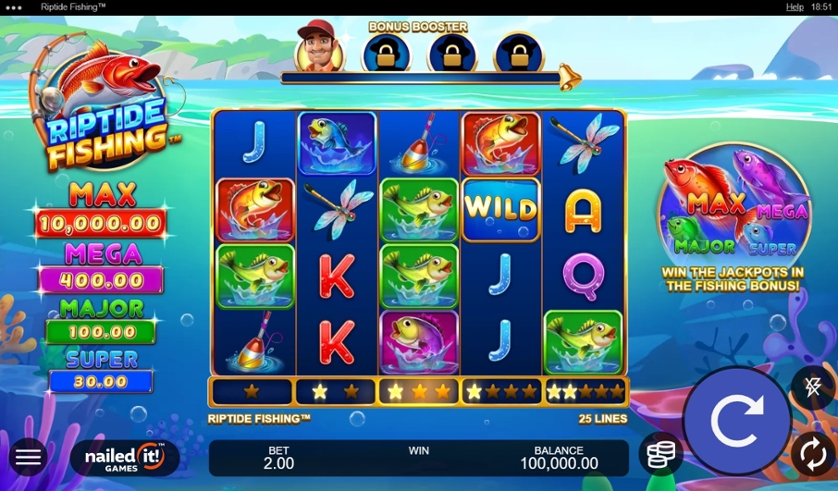Select the Bet amount field
Viewport: 838px width, 491px height.
coord(279,458)
